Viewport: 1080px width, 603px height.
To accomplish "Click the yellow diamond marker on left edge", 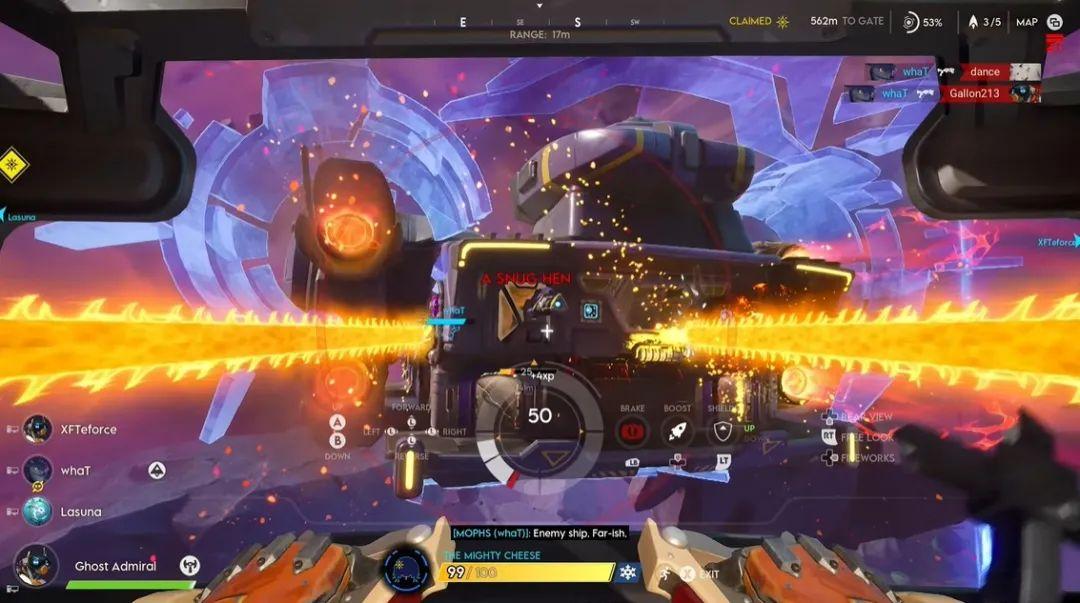I will [12, 163].
